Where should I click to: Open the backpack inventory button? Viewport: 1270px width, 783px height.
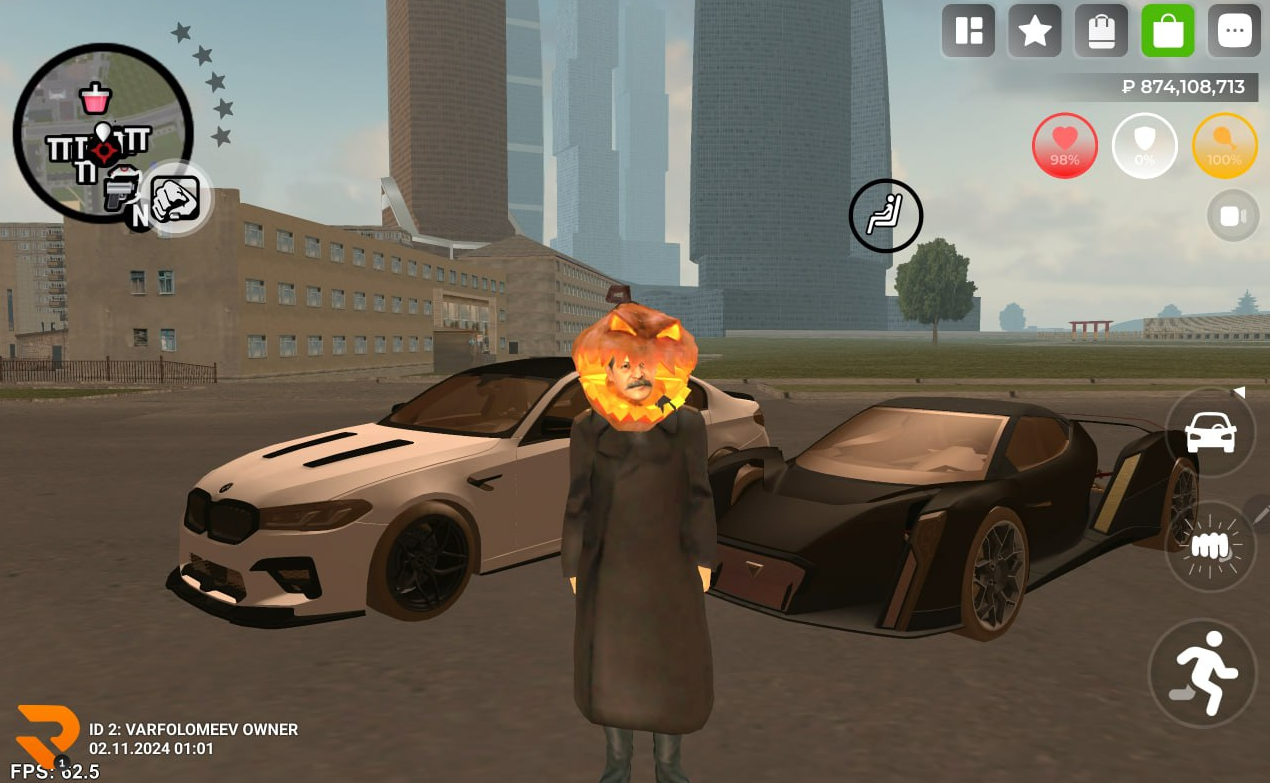(1101, 31)
